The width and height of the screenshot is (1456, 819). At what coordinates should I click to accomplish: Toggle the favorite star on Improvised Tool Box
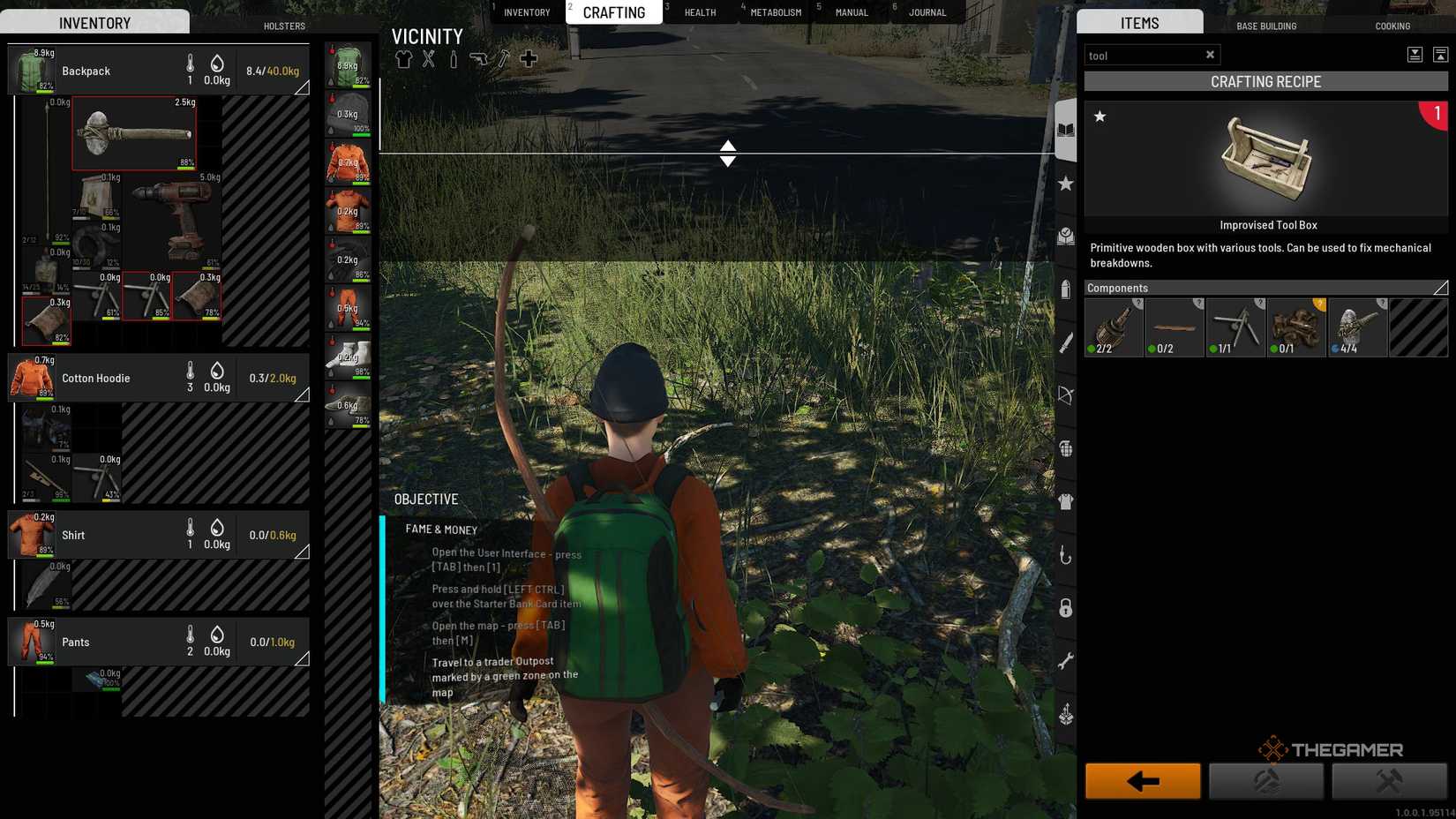tap(1100, 116)
